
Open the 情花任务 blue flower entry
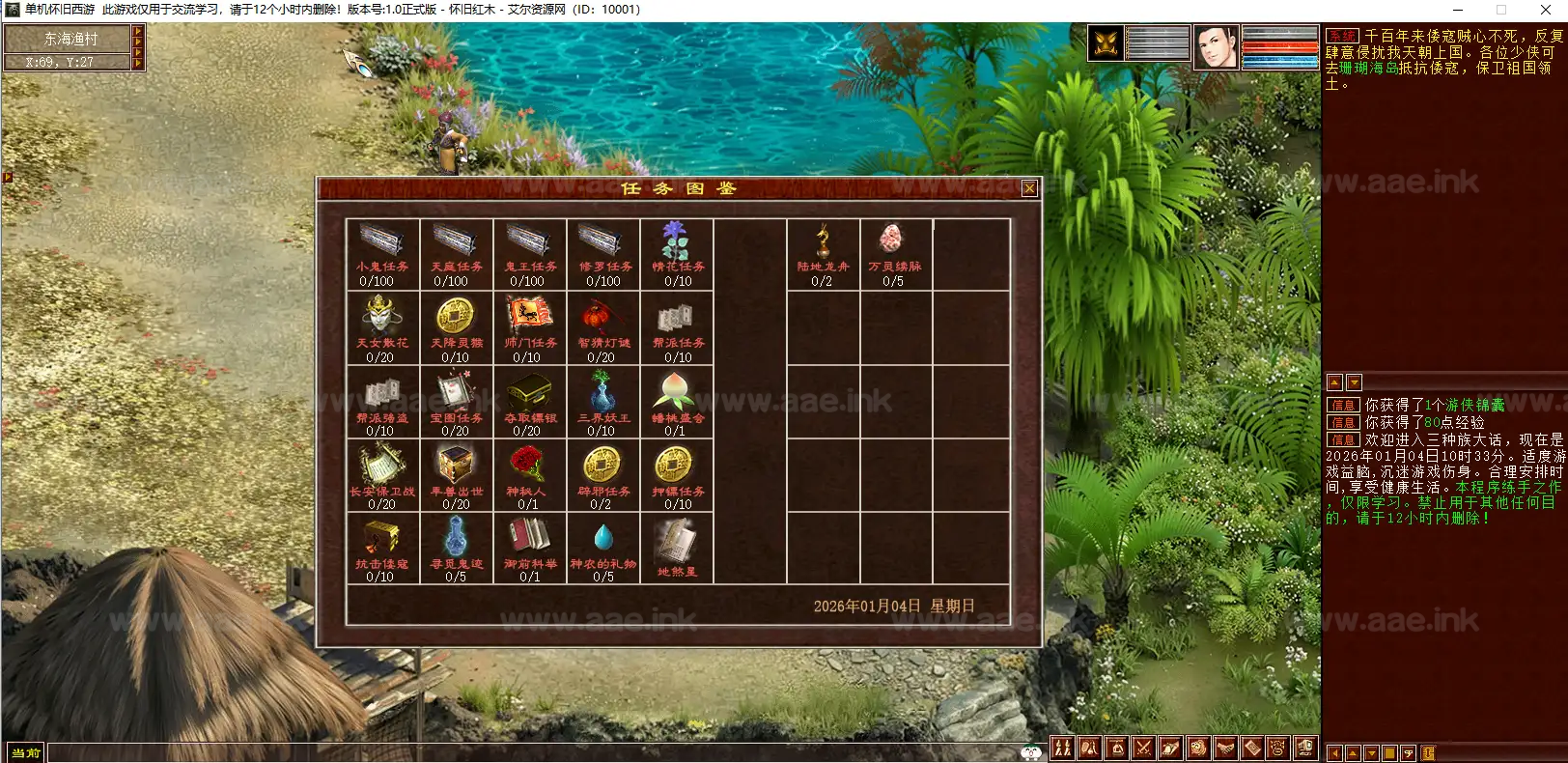[677, 253]
